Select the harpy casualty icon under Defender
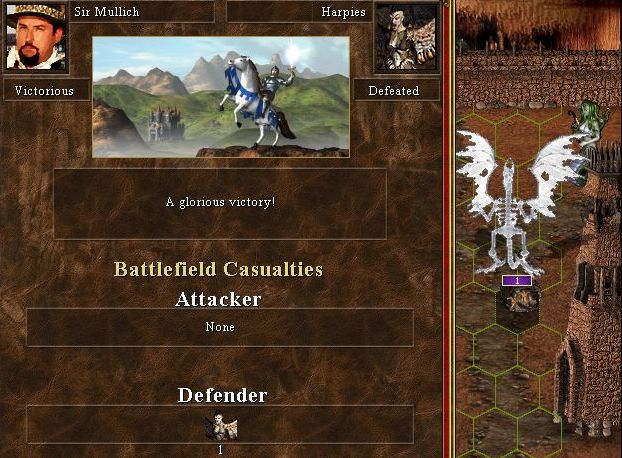 pyautogui.click(x=220, y=427)
